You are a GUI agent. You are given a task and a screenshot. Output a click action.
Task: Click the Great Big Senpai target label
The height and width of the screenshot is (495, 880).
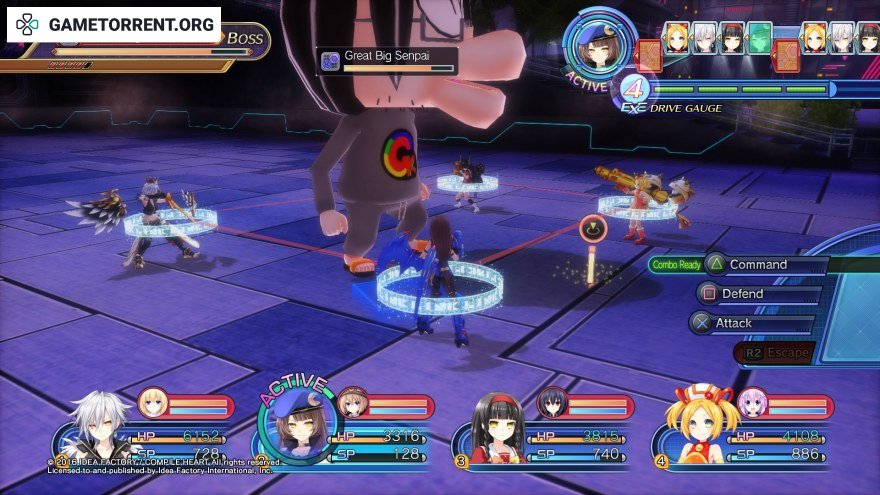tap(386, 59)
